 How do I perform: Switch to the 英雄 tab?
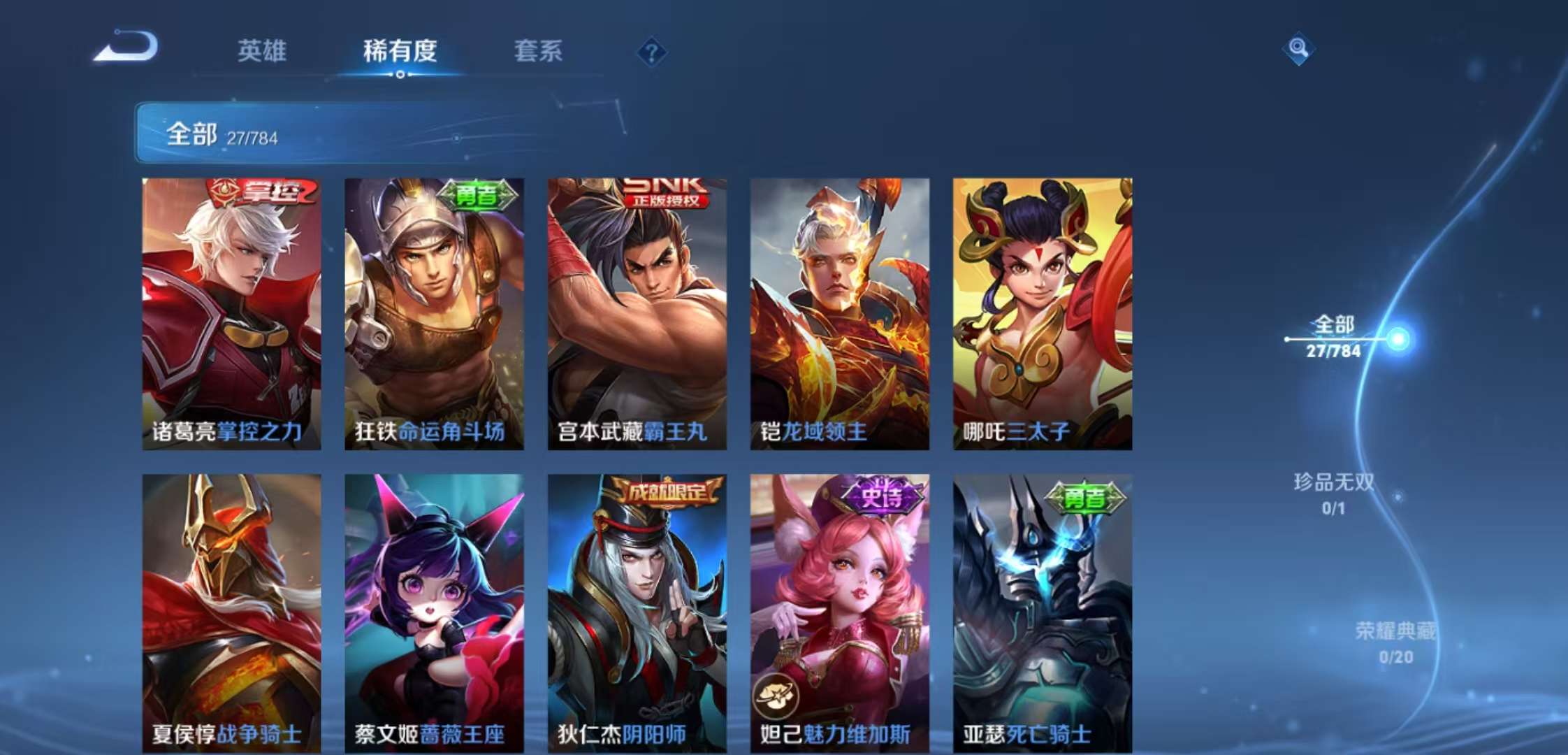pos(262,52)
